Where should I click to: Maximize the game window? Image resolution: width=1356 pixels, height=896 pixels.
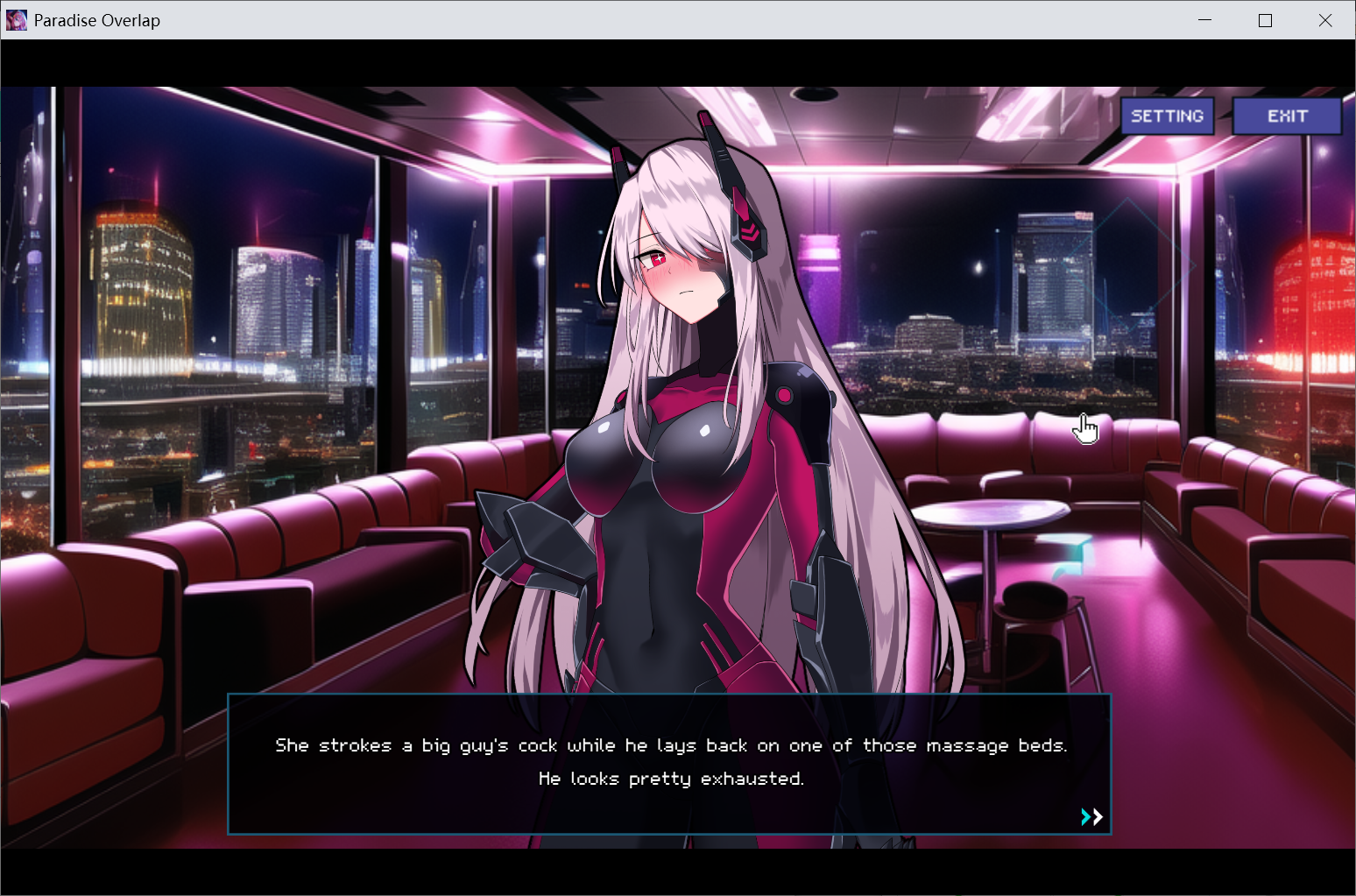(x=1265, y=20)
